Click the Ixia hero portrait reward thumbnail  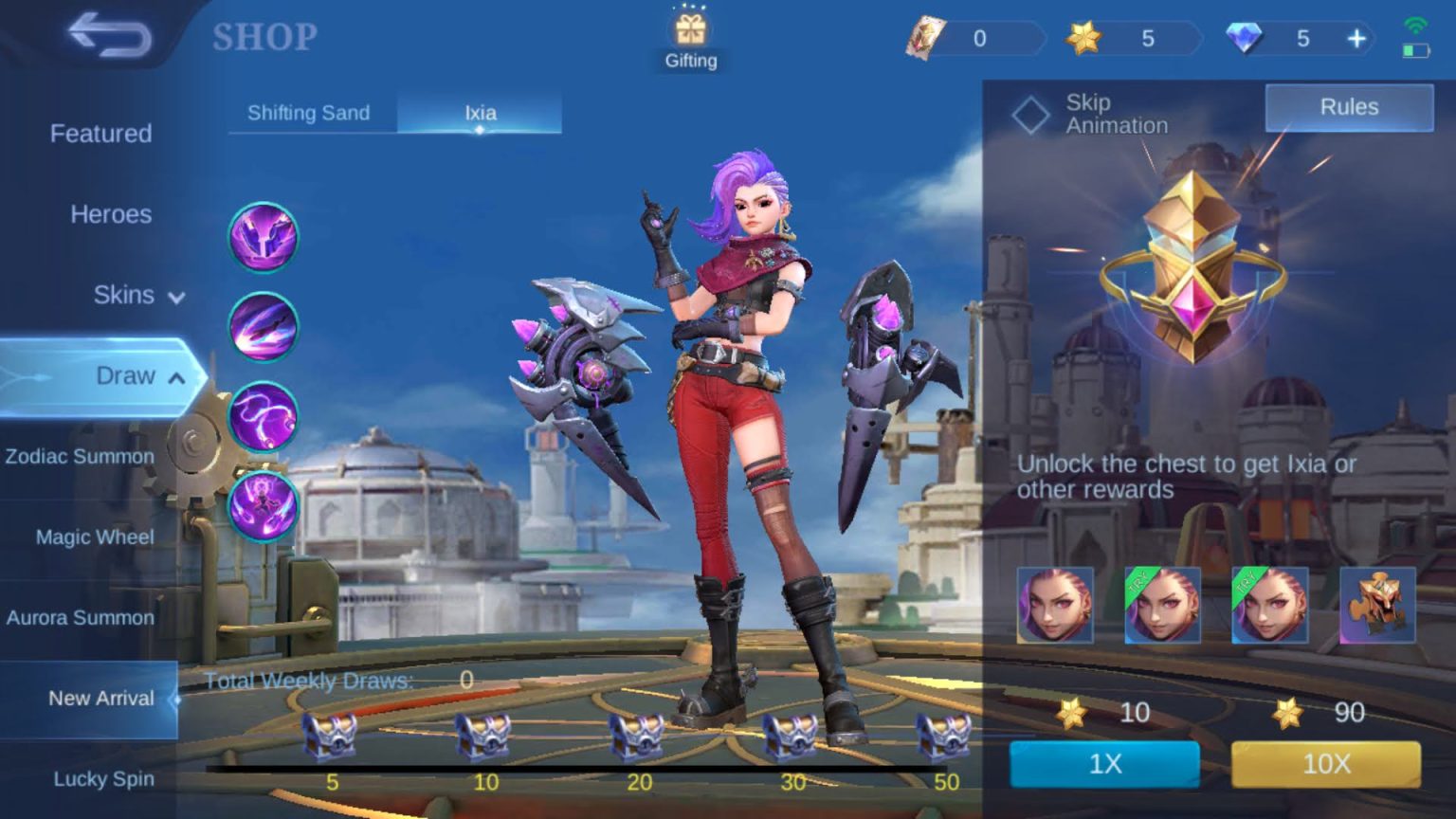[x=1056, y=606]
